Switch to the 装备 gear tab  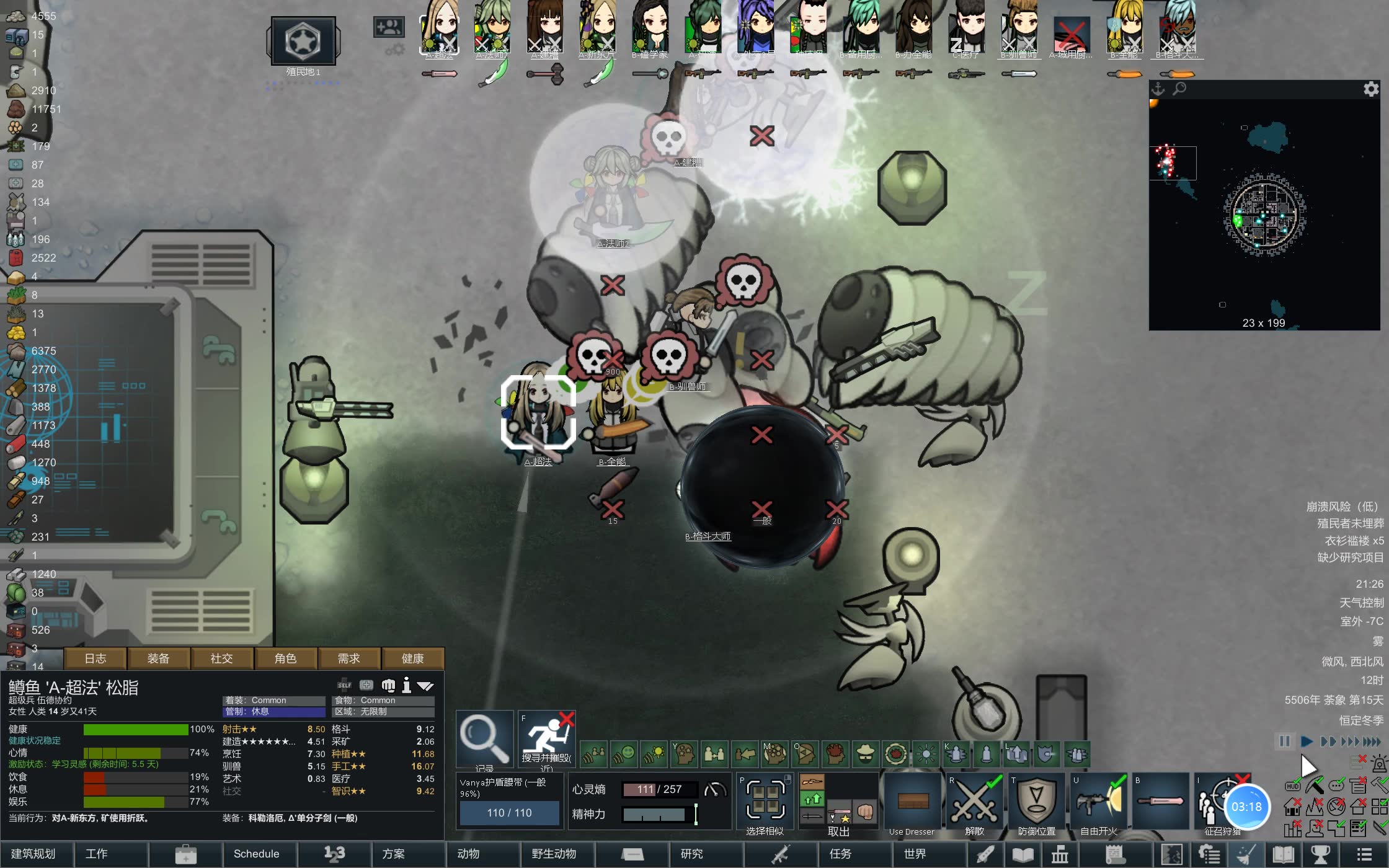point(158,658)
